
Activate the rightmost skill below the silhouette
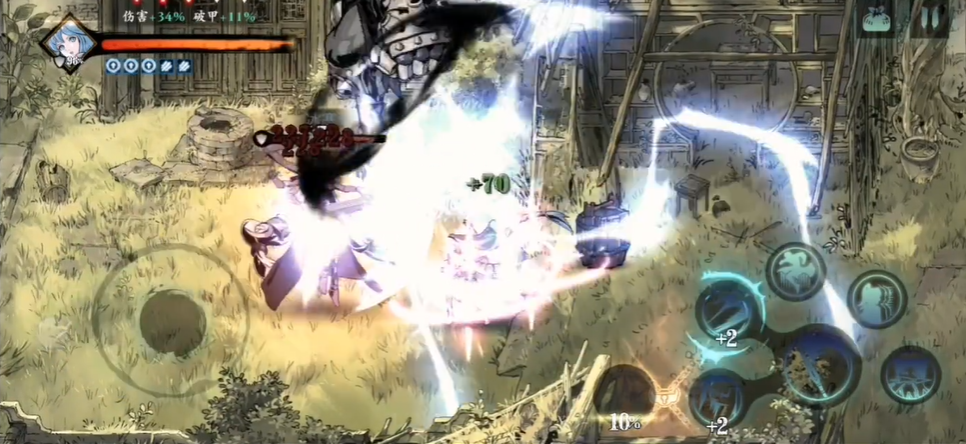coord(910,374)
